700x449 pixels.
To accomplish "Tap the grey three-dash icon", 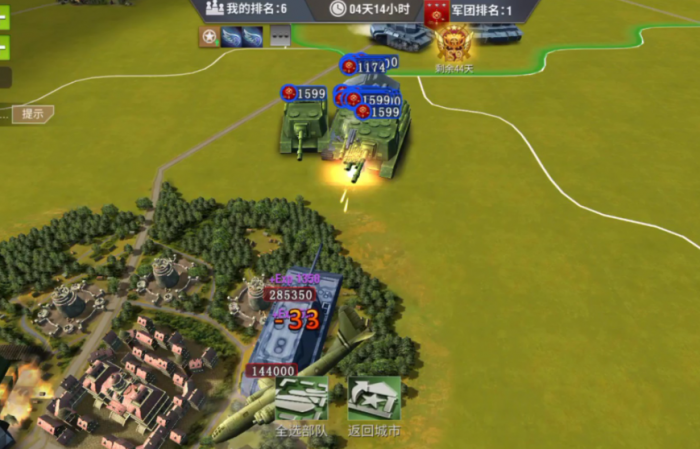I will tap(281, 38).
